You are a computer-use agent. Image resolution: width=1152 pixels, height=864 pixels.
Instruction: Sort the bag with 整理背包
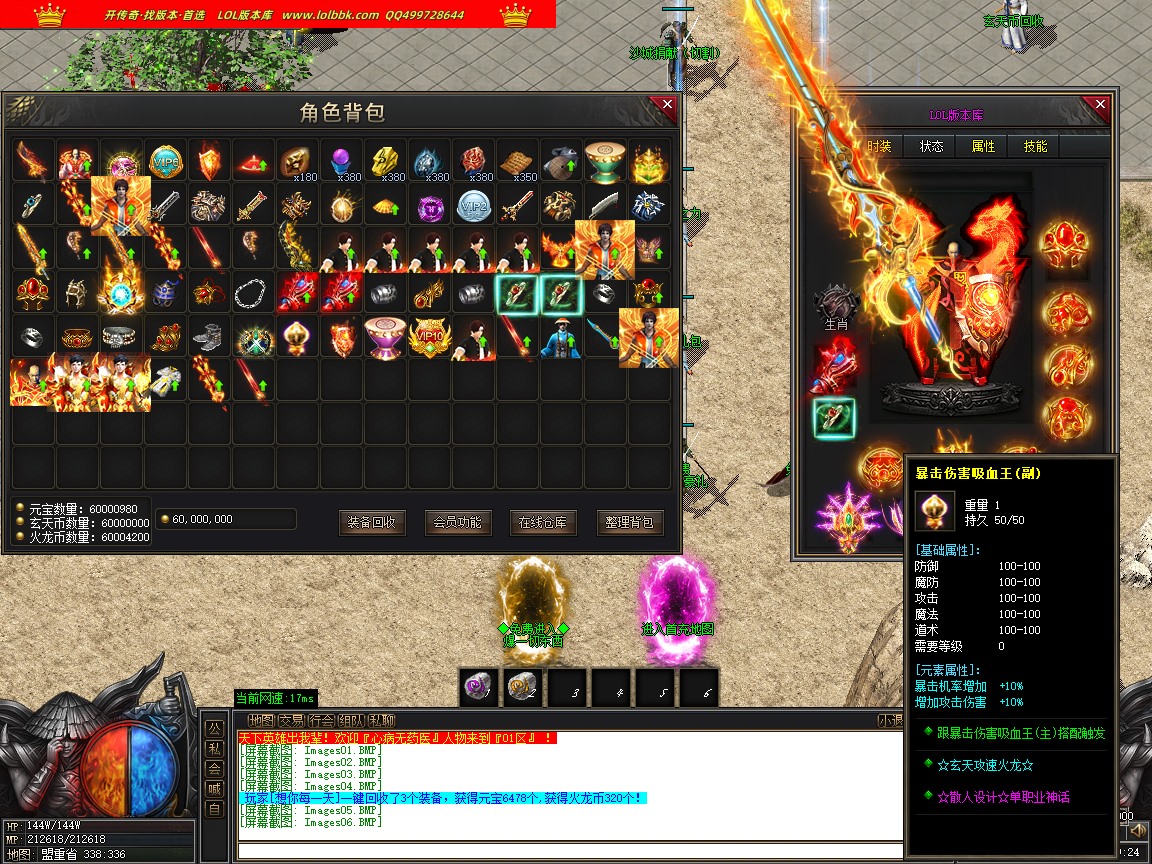click(x=631, y=522)
